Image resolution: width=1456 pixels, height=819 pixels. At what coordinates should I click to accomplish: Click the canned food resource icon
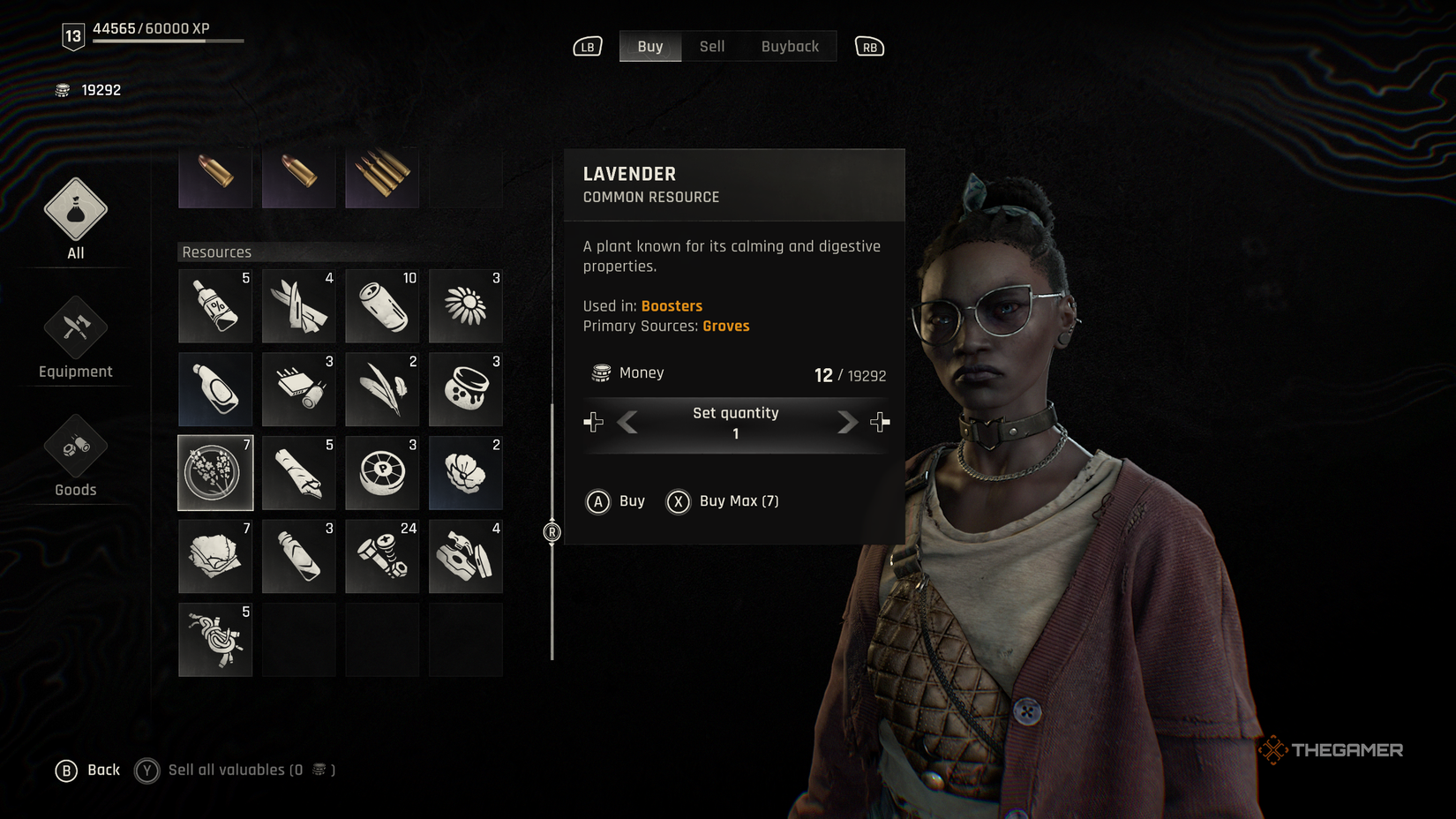pyautogui.click(x=382, y=305)
